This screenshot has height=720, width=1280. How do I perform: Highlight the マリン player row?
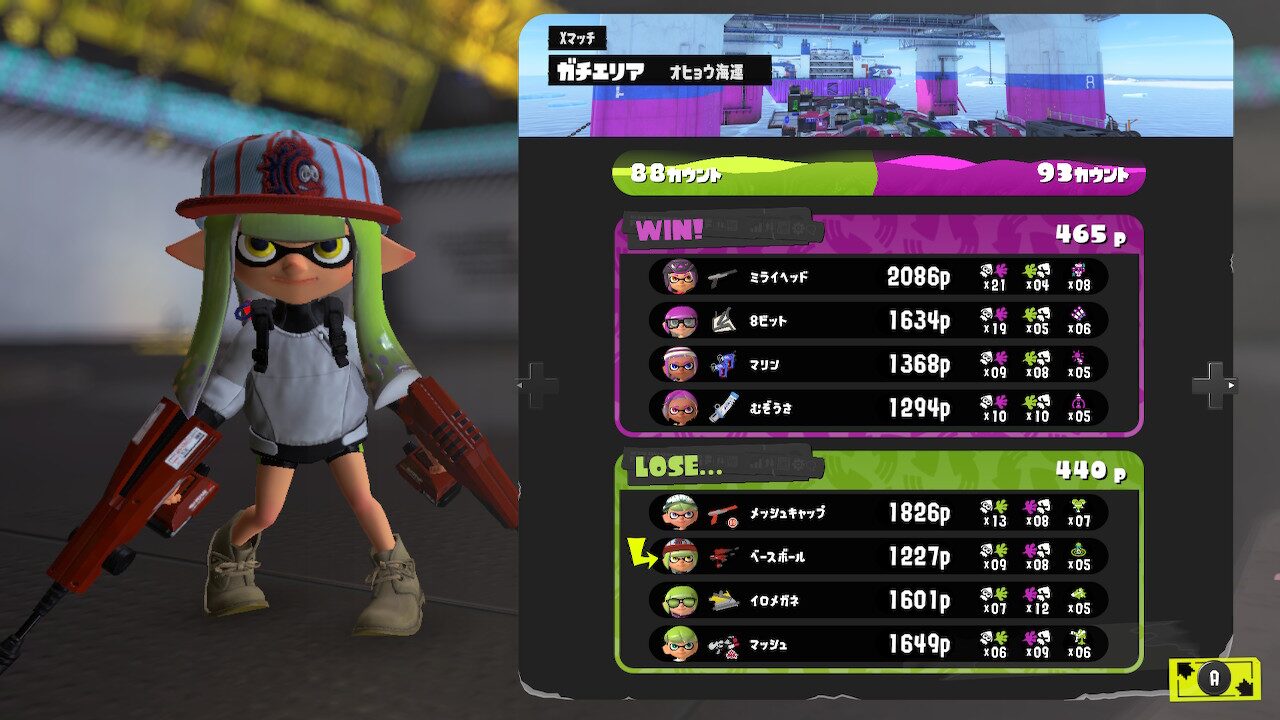(878, 364)
